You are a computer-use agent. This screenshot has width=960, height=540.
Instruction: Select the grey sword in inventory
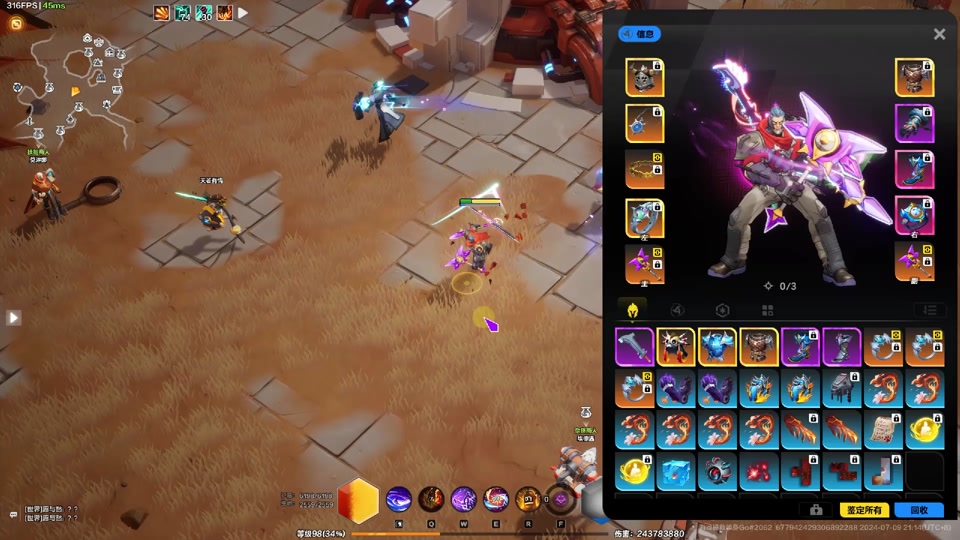634,347
